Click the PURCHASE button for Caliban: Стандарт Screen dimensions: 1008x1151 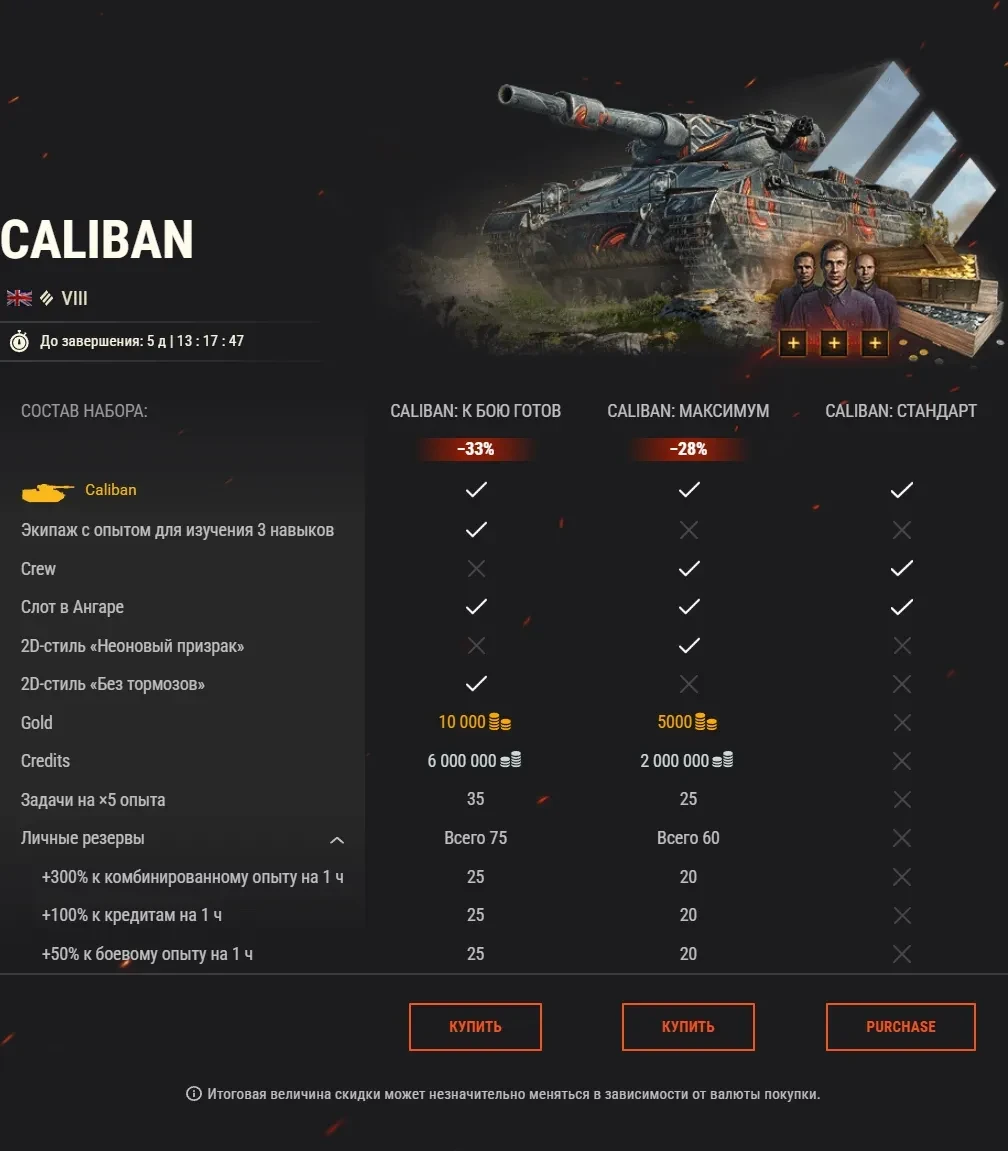pyautogui.click(x=900, y=1027)
